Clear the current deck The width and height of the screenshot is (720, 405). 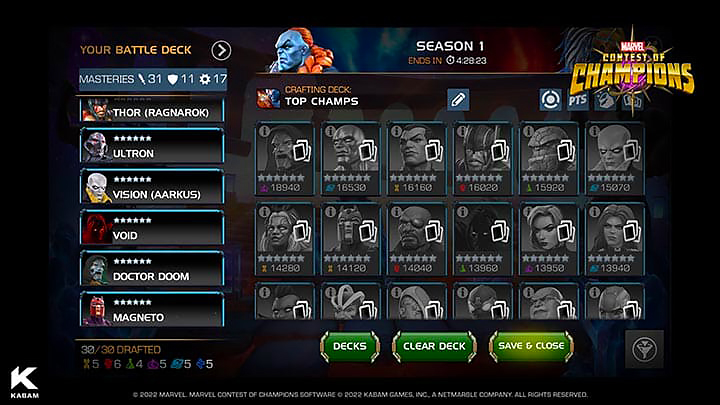tap(434, 346)
